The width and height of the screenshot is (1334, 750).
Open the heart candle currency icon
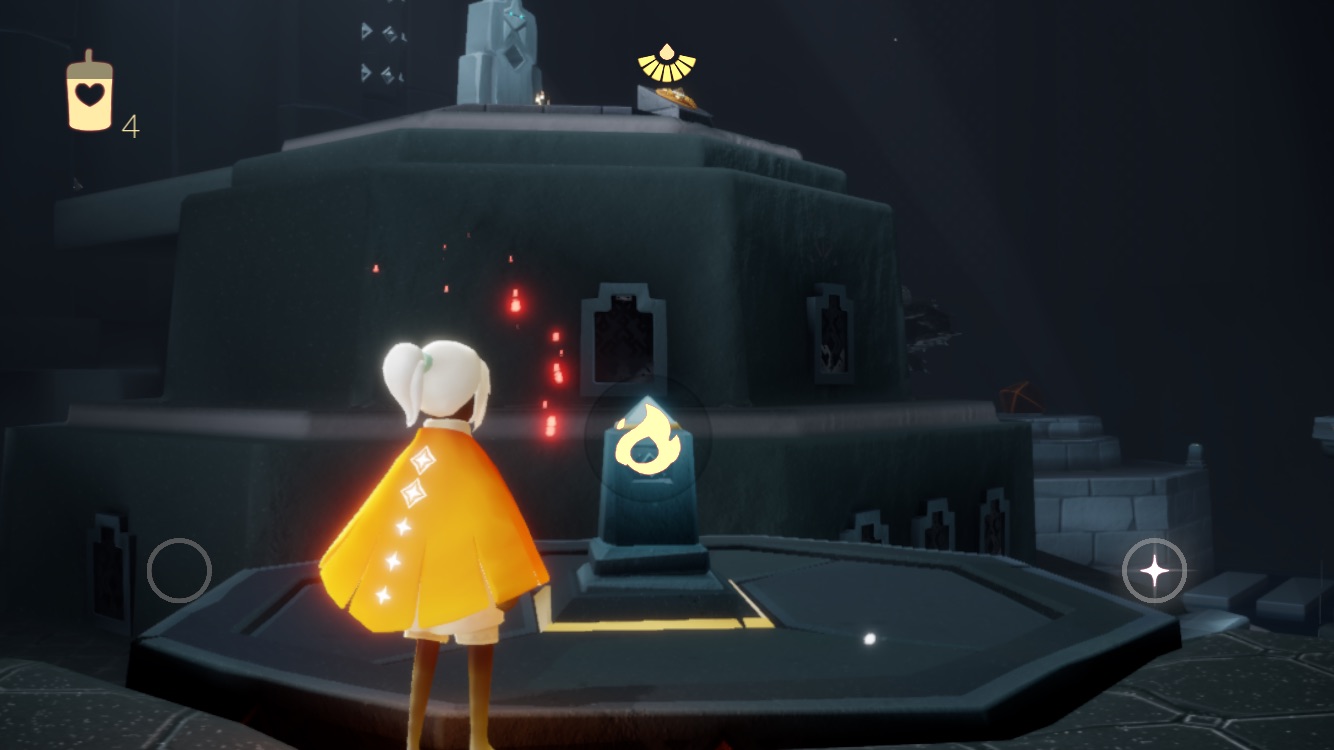point(89,94)
